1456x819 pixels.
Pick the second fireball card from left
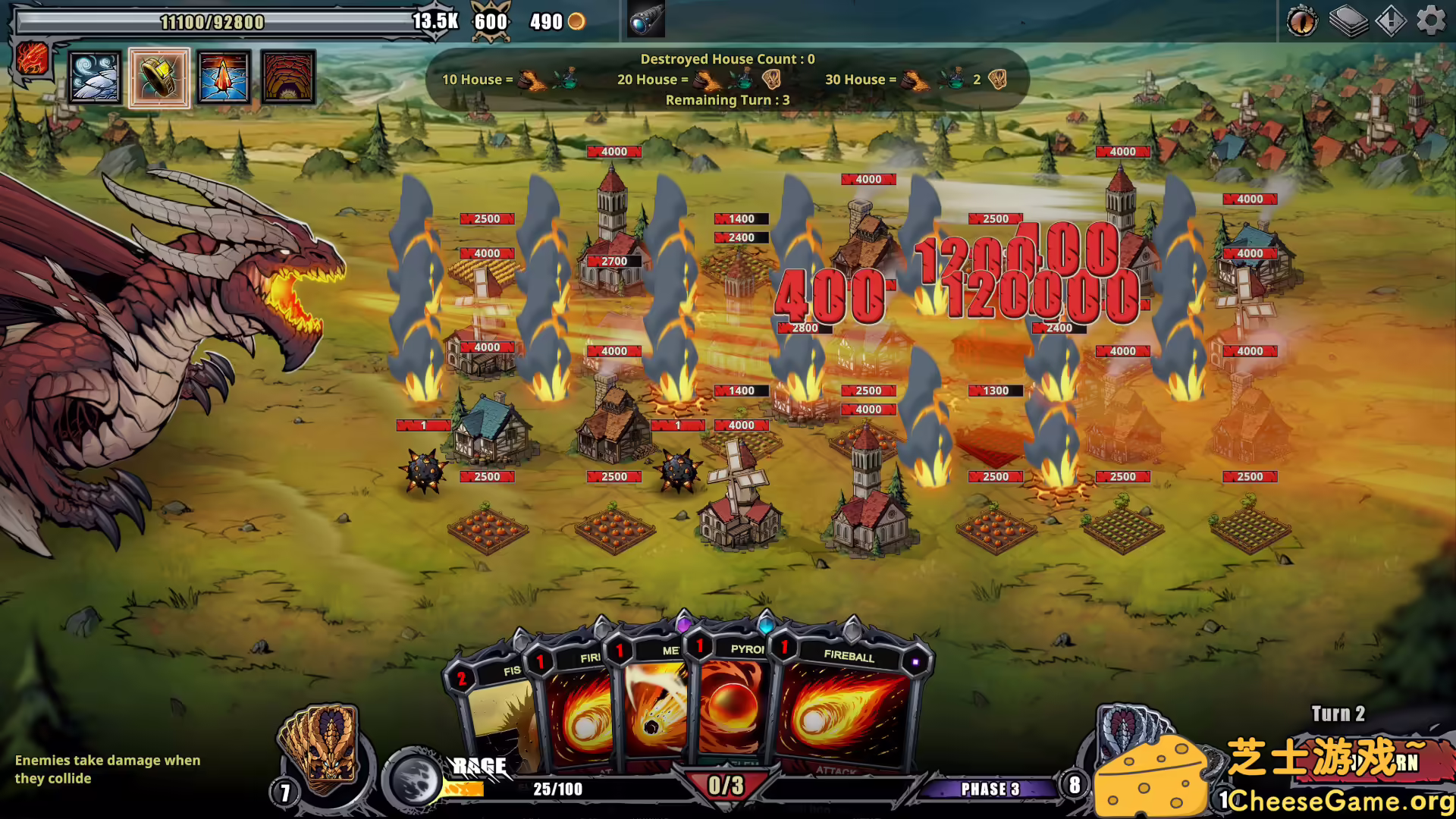pyautogui.click(x=580, y=713)
